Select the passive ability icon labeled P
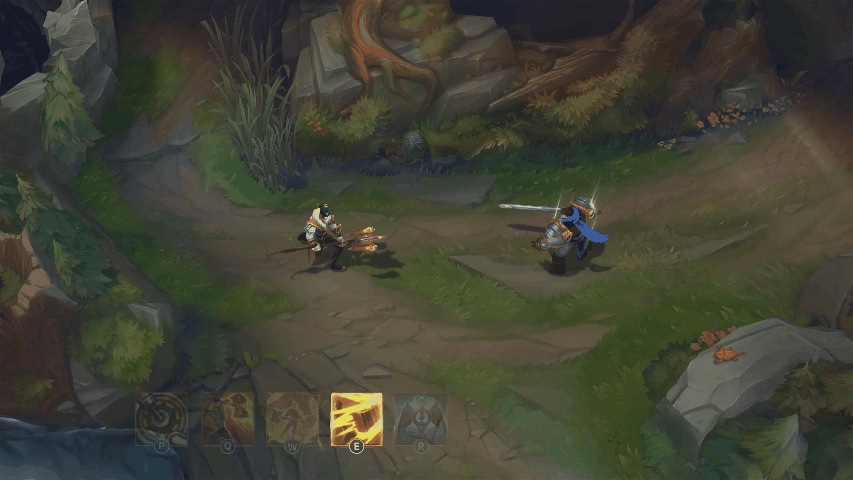853x480 pixels. [161, 418]
